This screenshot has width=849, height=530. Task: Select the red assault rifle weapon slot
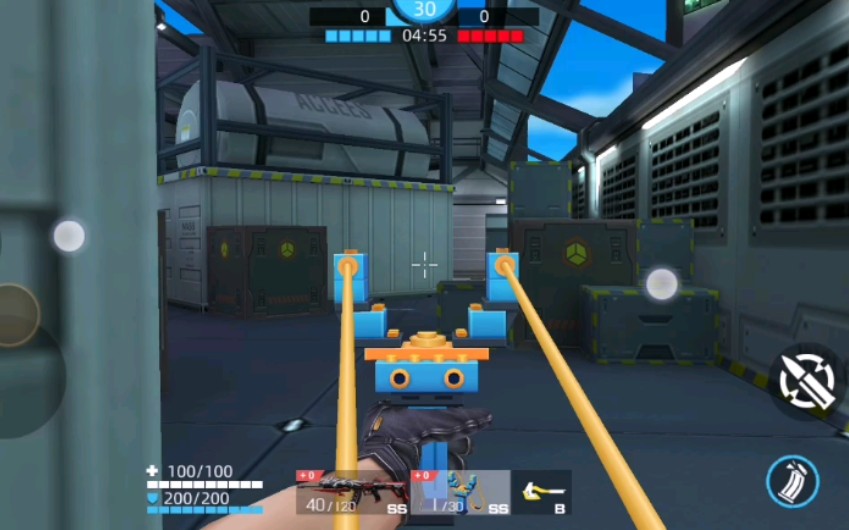point(351,491)
